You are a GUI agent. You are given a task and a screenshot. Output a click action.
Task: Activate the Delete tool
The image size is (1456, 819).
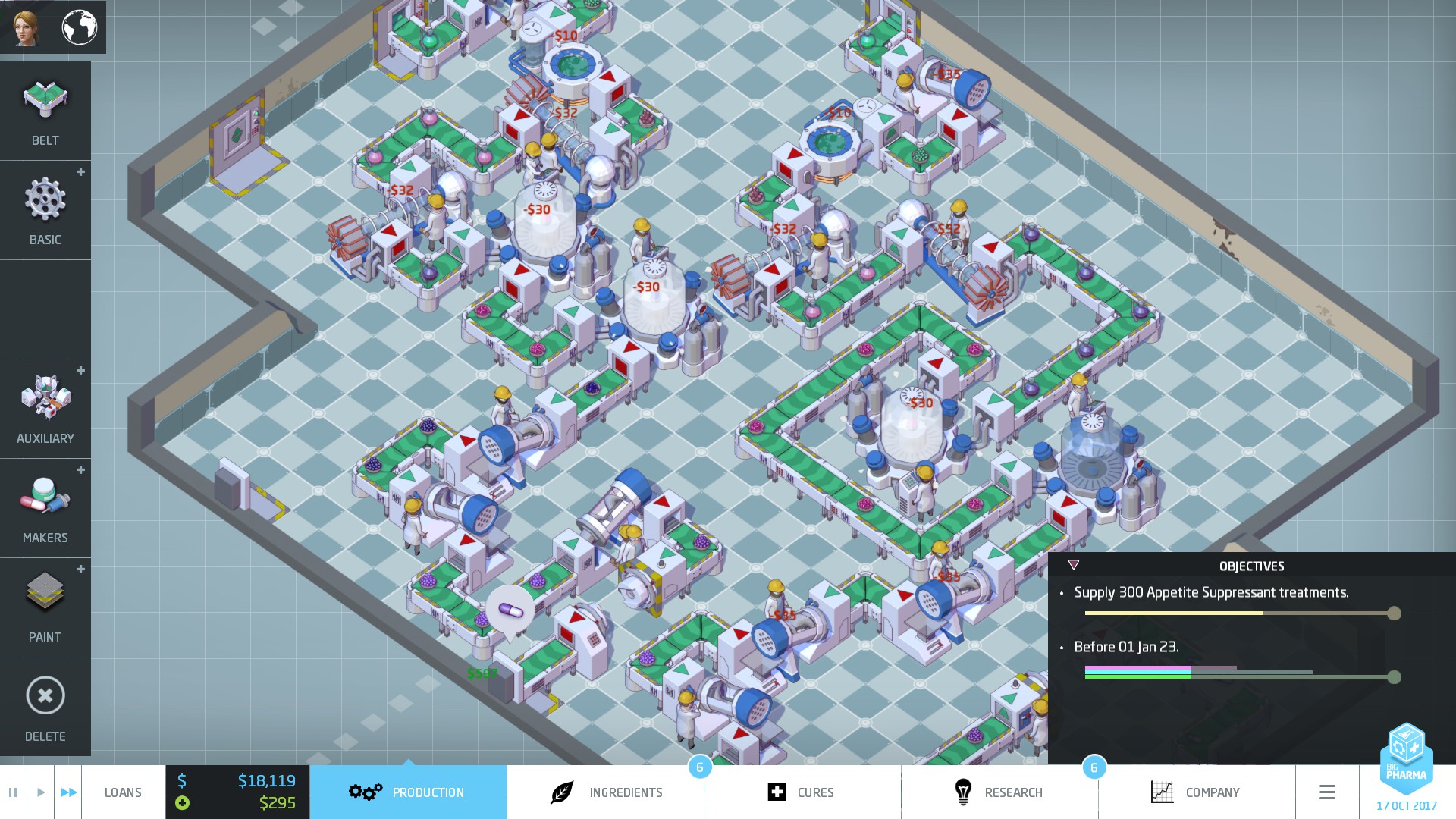[x=45, y=707]
